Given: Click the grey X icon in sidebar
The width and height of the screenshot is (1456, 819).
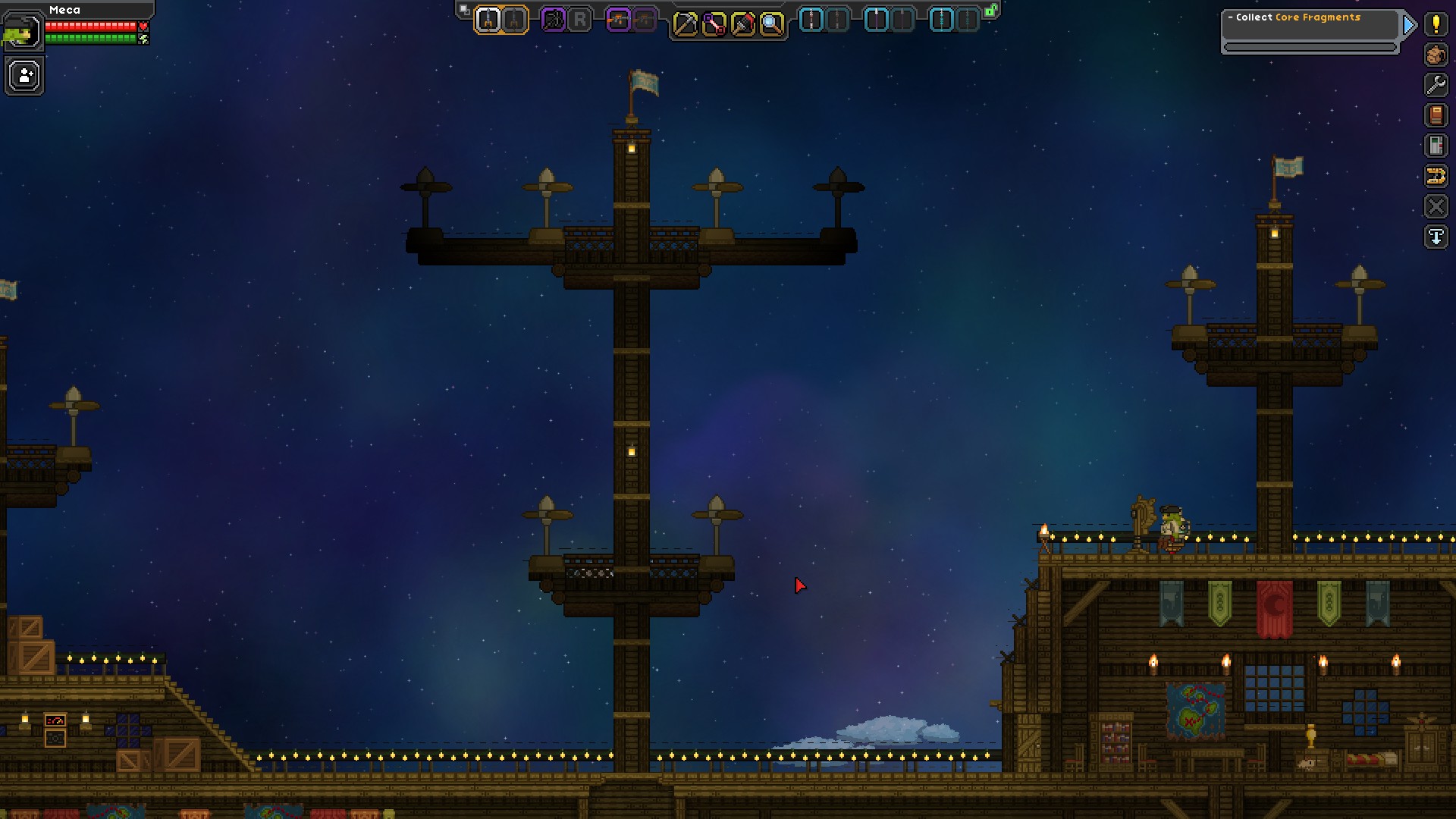Looking at the screenshot, I should point(1436,206).
